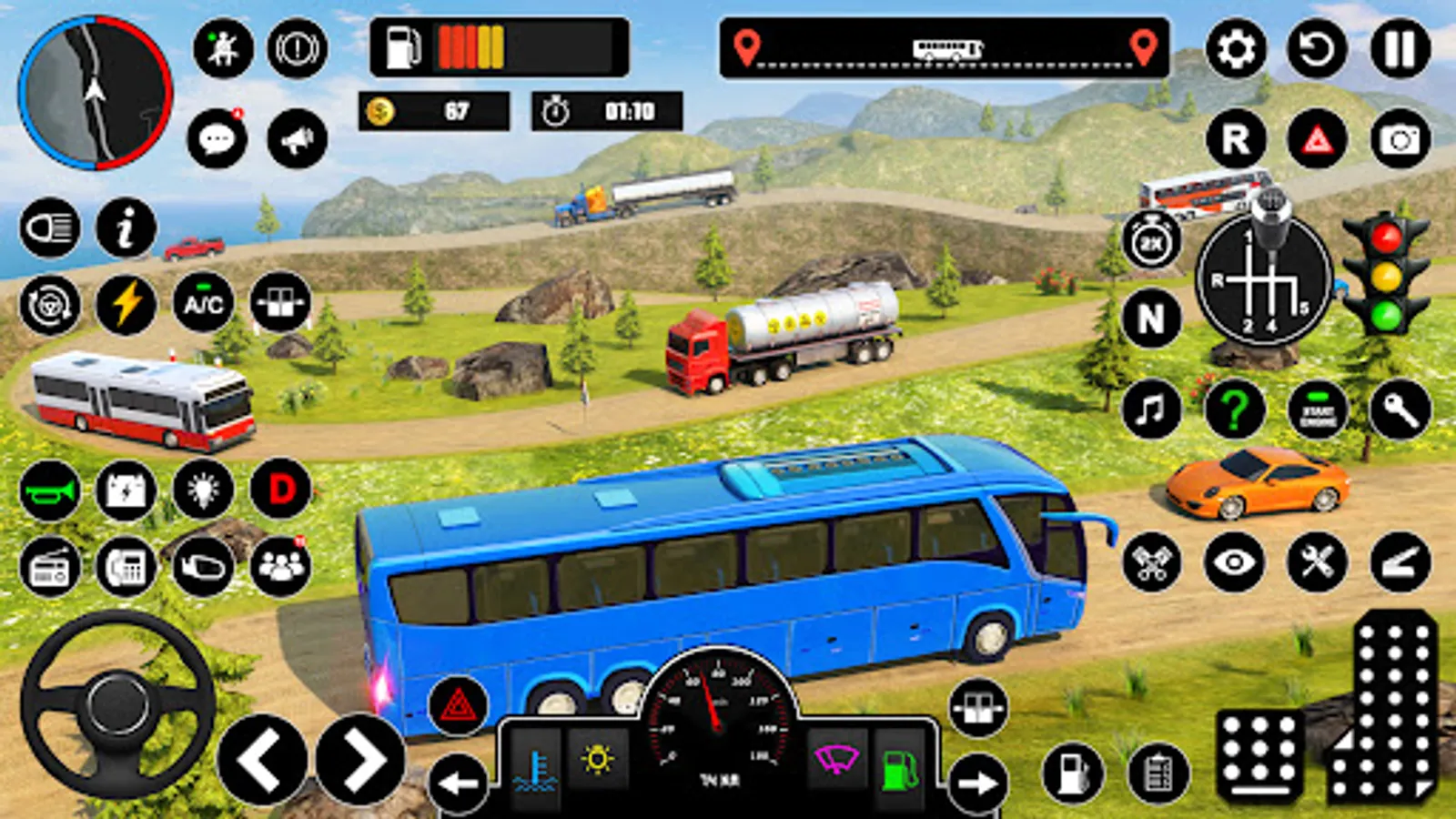Restart the level with the circular arrow

[x=1317, y=48]
